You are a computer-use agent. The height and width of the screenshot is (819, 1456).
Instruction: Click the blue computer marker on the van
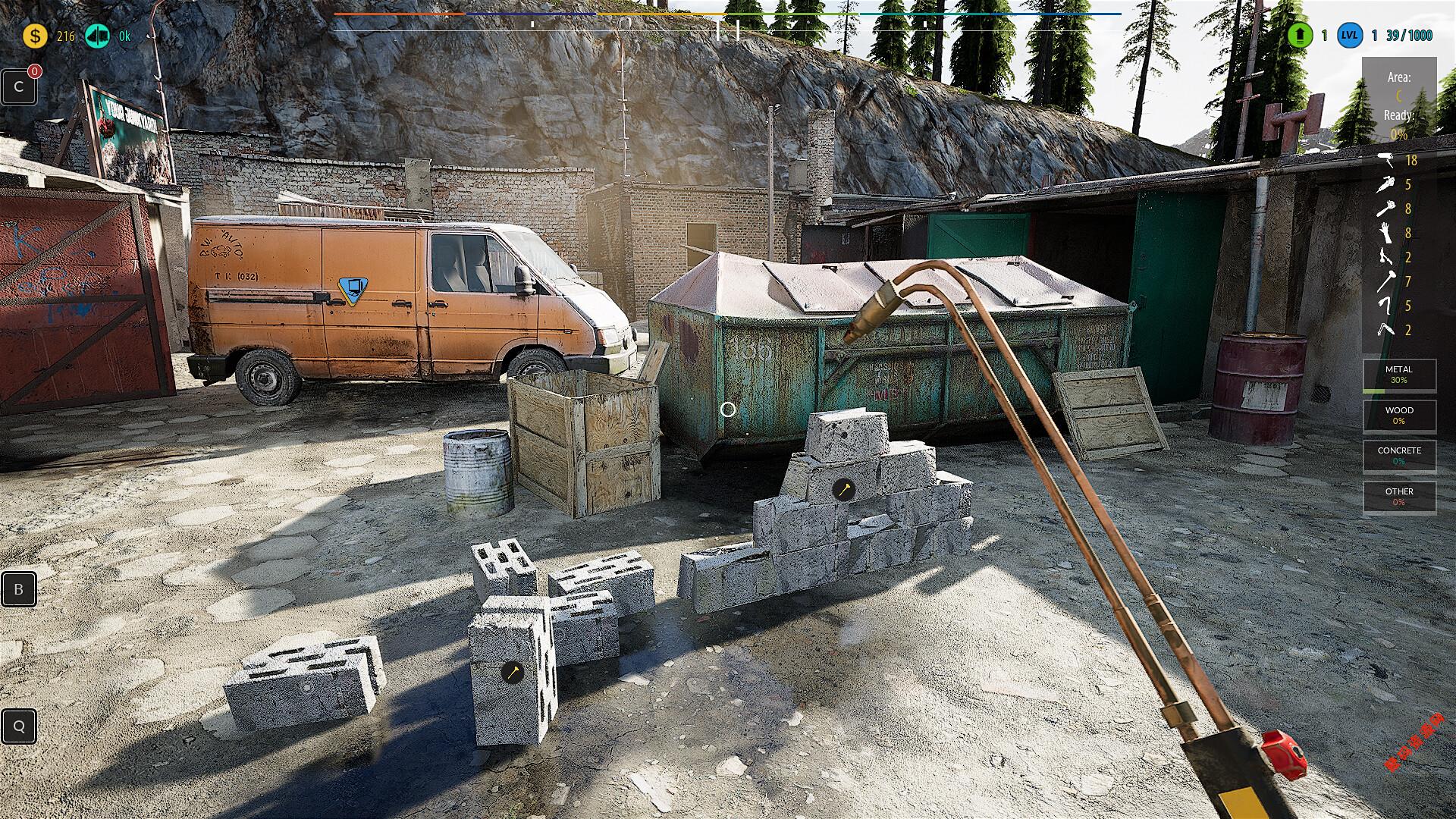coord(350,288)
